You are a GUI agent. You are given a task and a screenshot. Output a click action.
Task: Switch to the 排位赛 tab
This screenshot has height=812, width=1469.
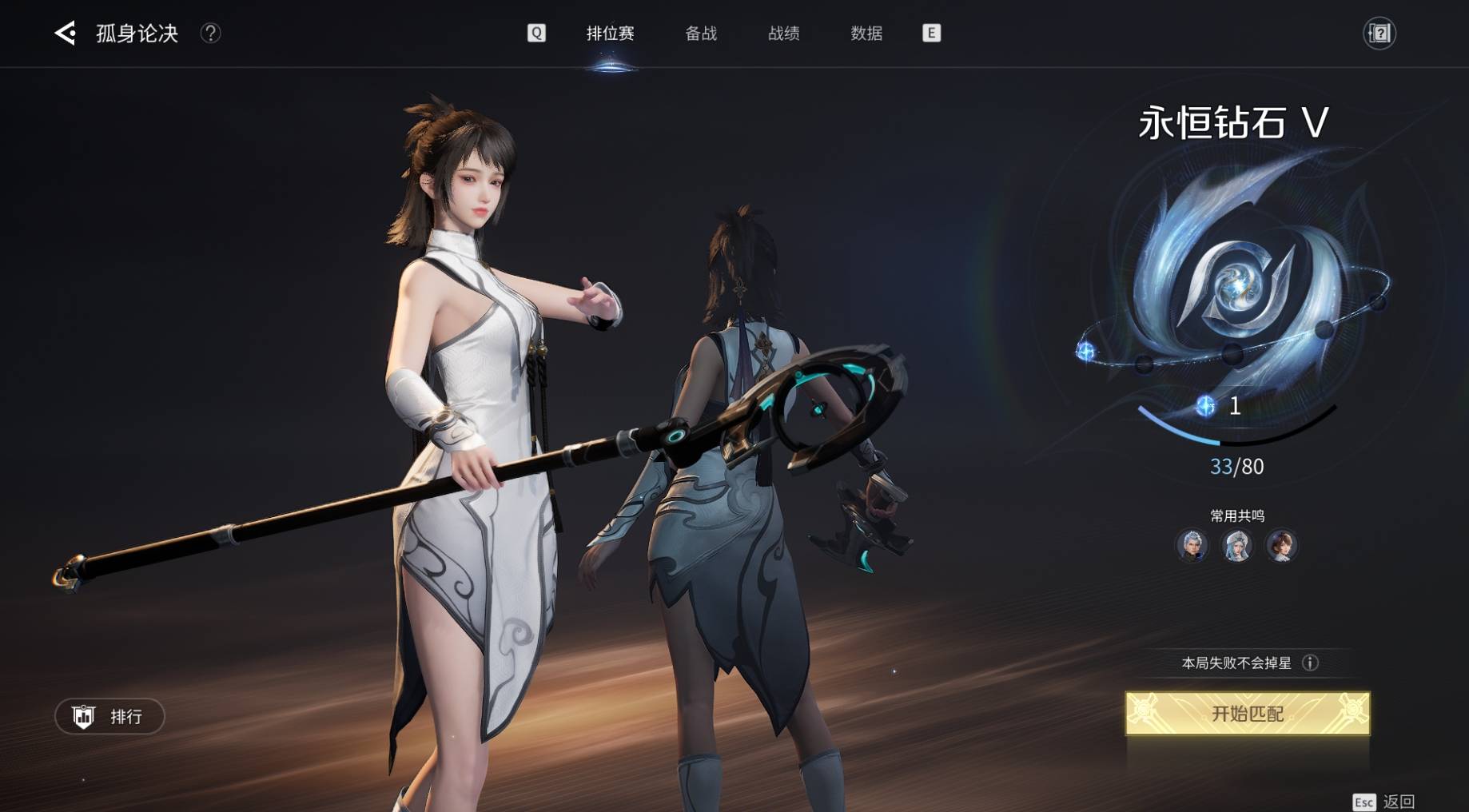pyautogui.click(x=610, y=33)
